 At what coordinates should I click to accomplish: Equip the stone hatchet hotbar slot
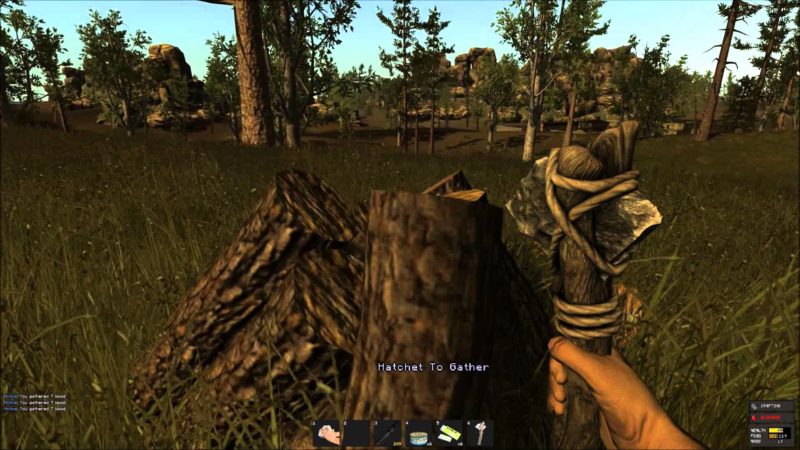pos(480,432)
